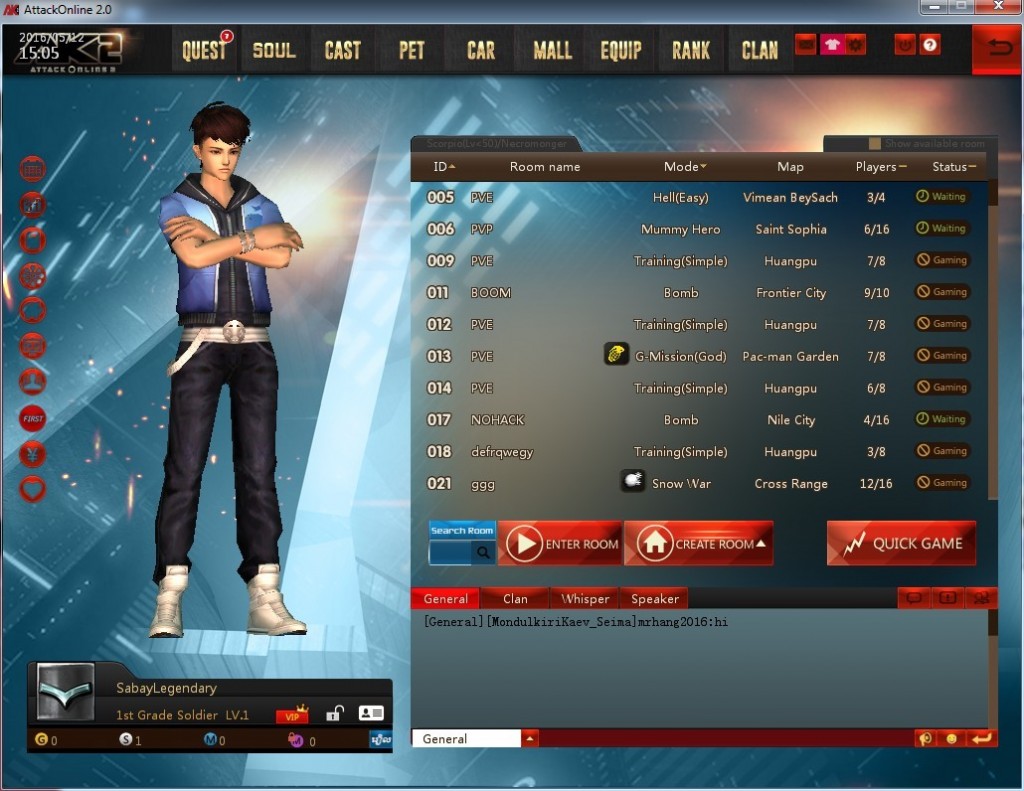
Task: Select room 006 Mummy Hero
Action: (x=680, y=229)
